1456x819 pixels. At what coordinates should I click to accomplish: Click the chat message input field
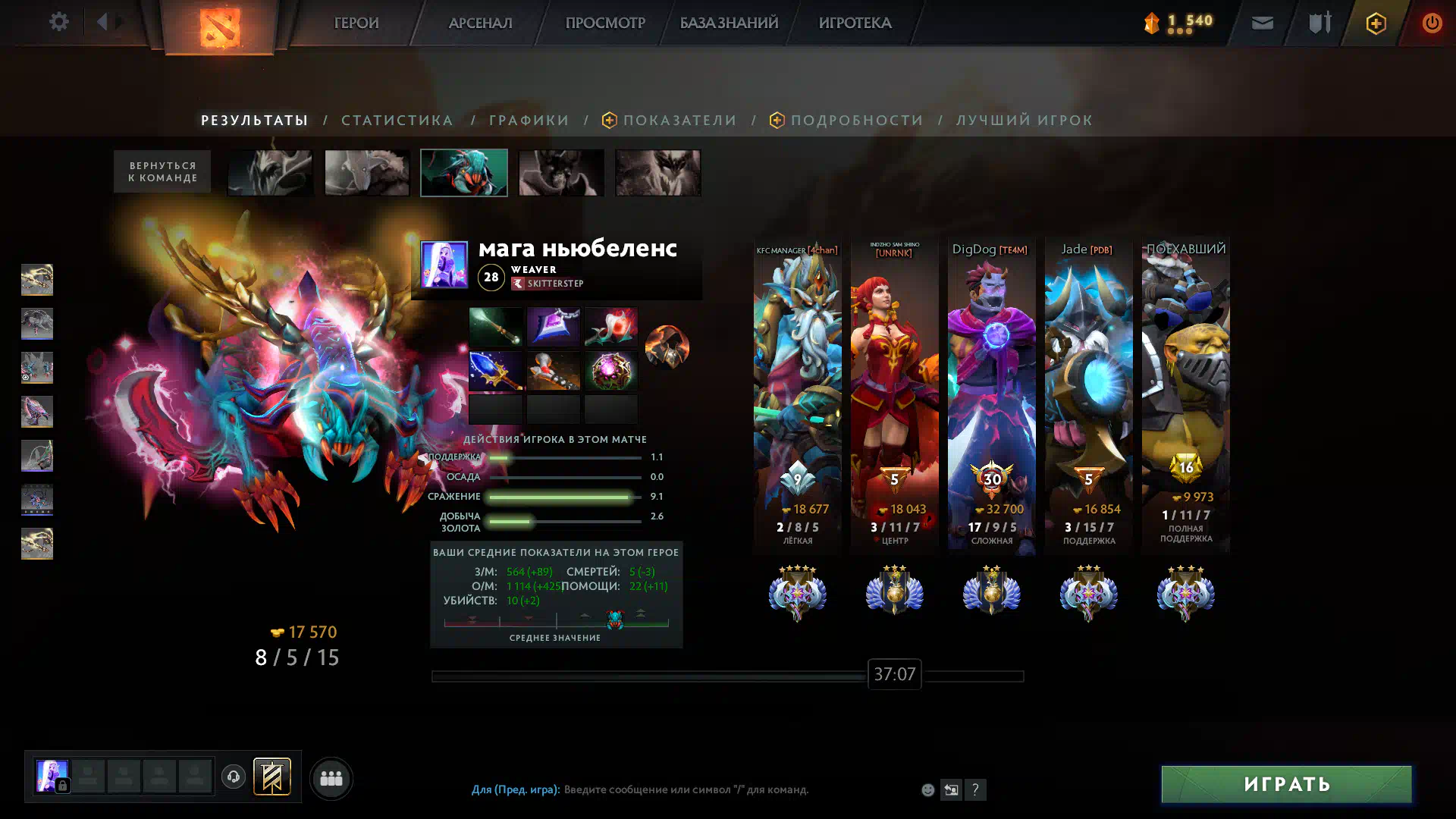coord(686,789)
